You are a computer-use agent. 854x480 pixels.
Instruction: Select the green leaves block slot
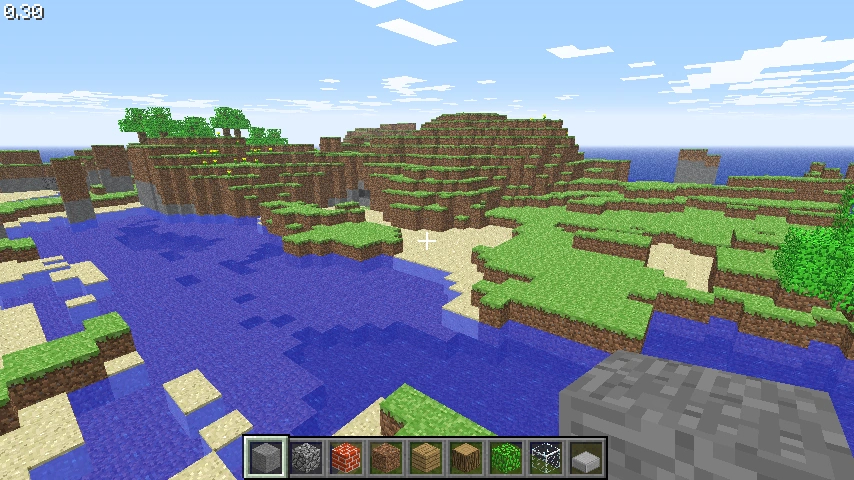click(506, 458)
